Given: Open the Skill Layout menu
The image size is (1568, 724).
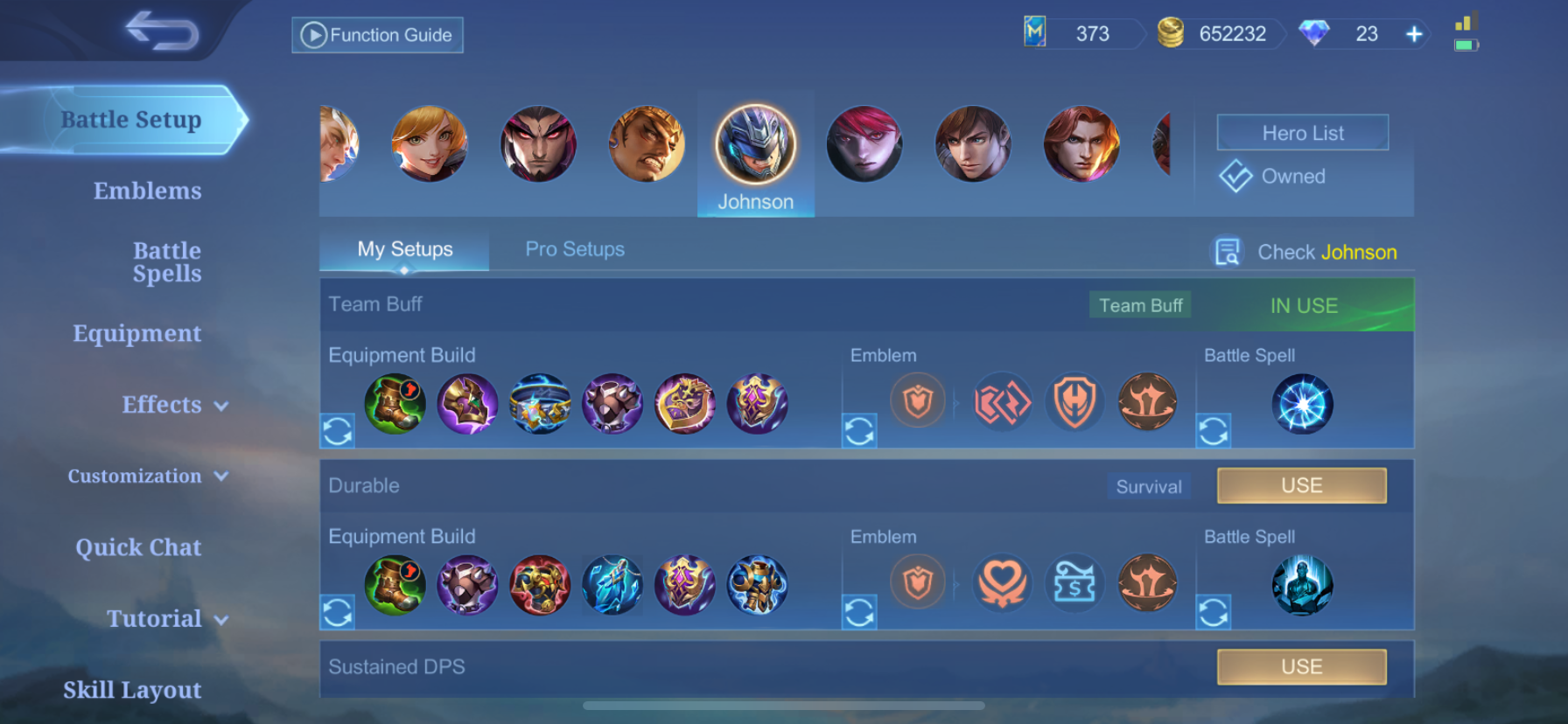Looking at the screenshot, I should (132, 690).
